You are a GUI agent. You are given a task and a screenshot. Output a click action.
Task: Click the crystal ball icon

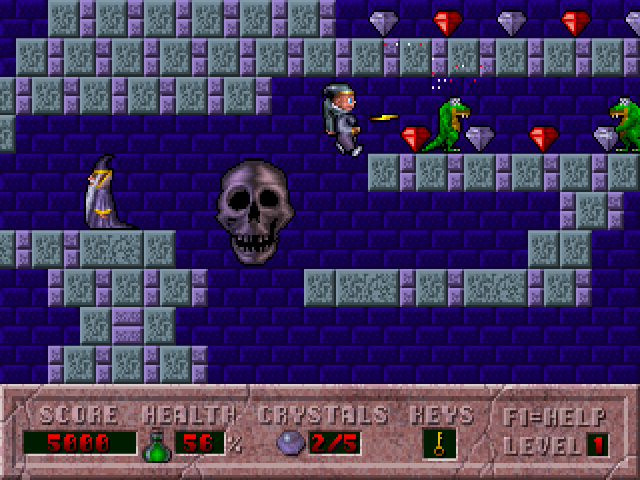pyautogui.click(x=290, y=443)
